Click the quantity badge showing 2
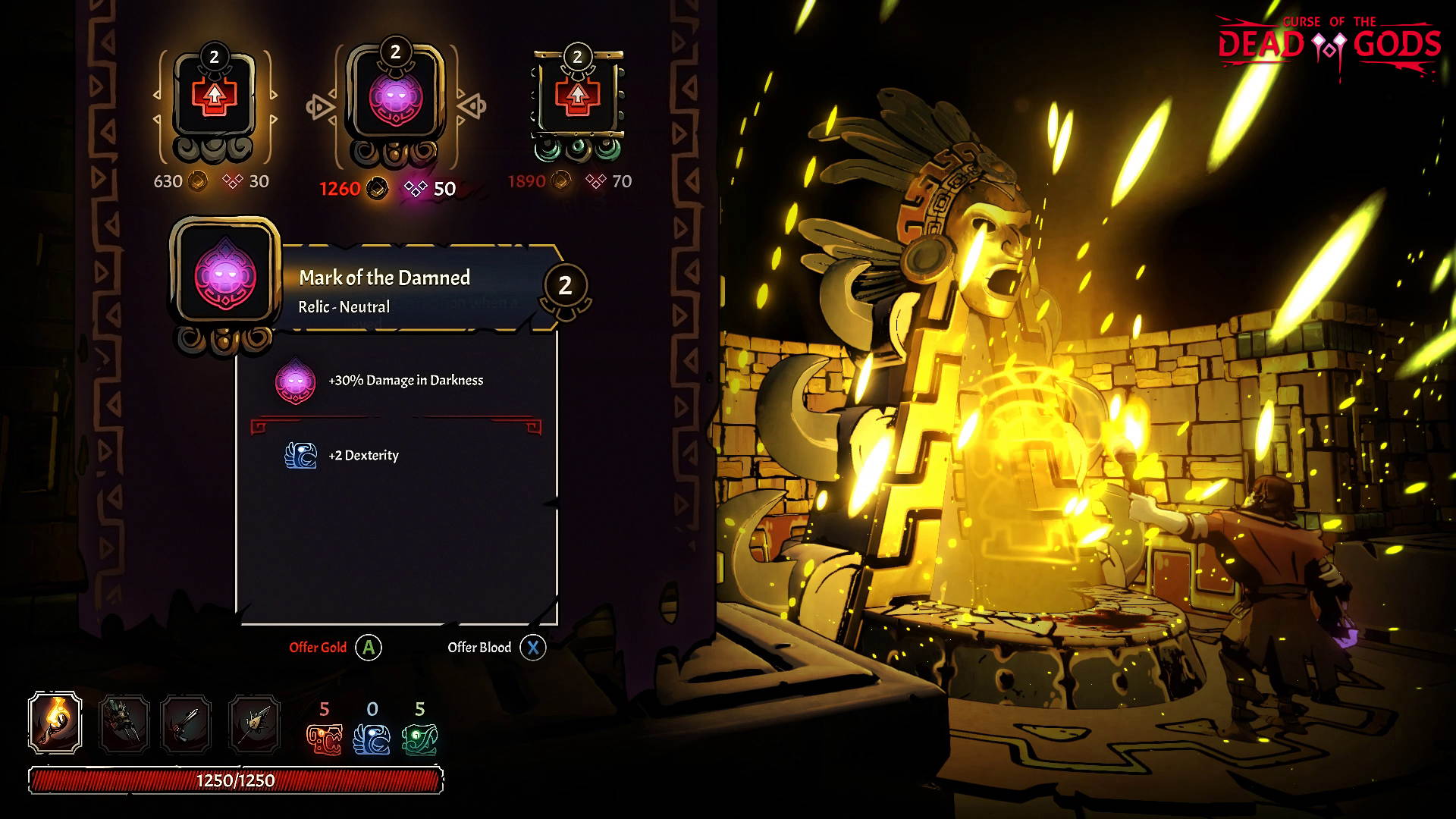Viewport: 1456px width, 819px height. 564,285
